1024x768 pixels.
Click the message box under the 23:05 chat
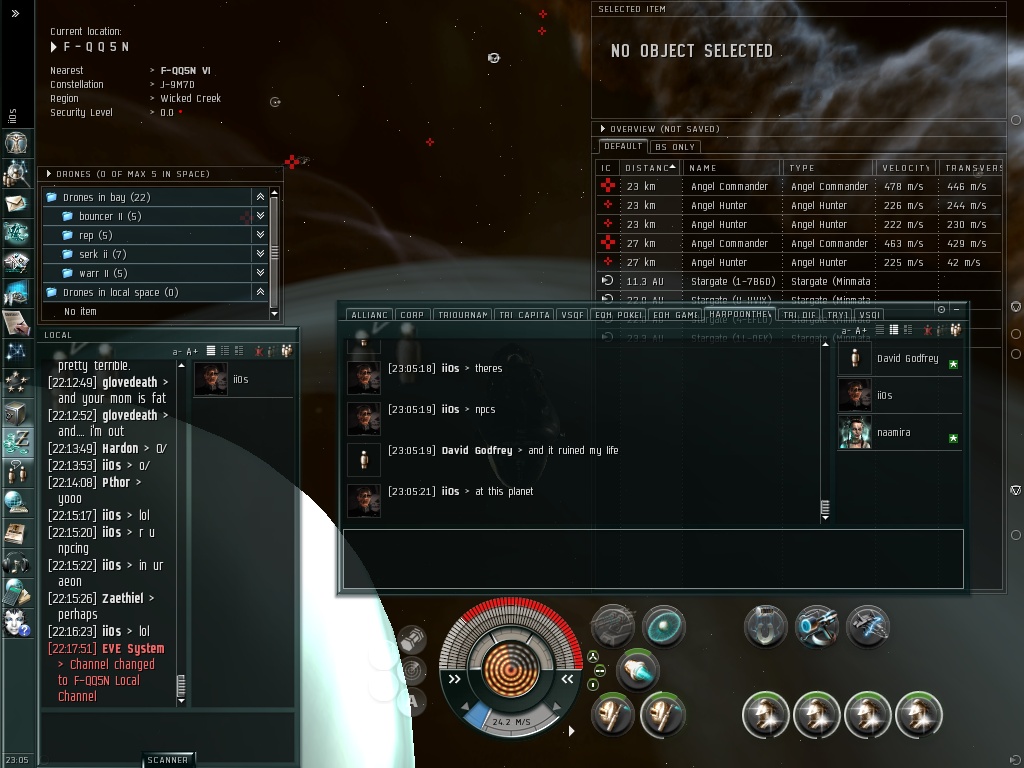[652, 558]
